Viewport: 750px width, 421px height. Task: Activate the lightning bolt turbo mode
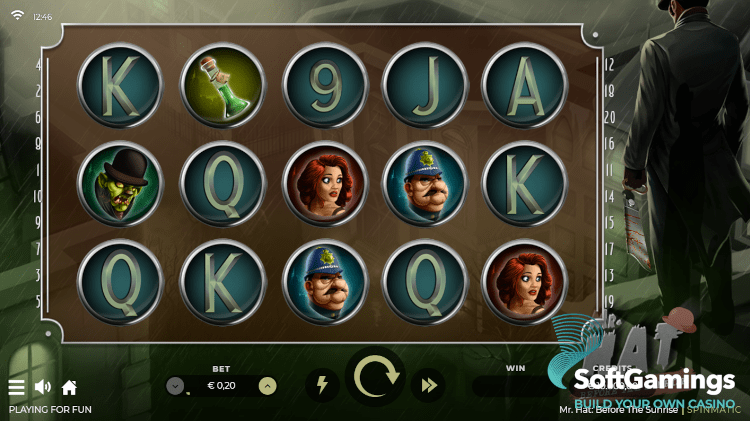coord(322,384)
